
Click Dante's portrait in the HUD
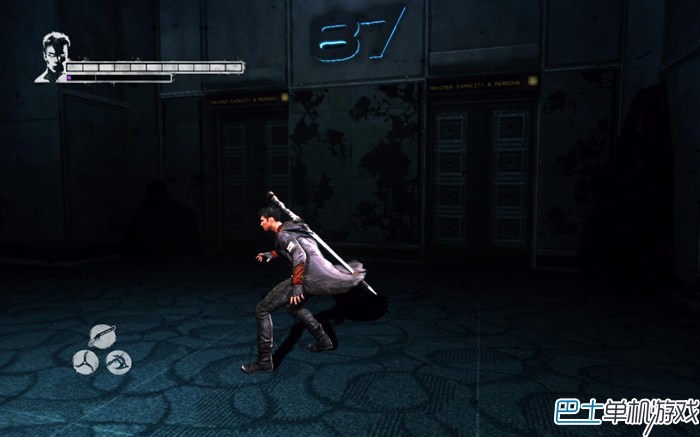coord(51,56)
